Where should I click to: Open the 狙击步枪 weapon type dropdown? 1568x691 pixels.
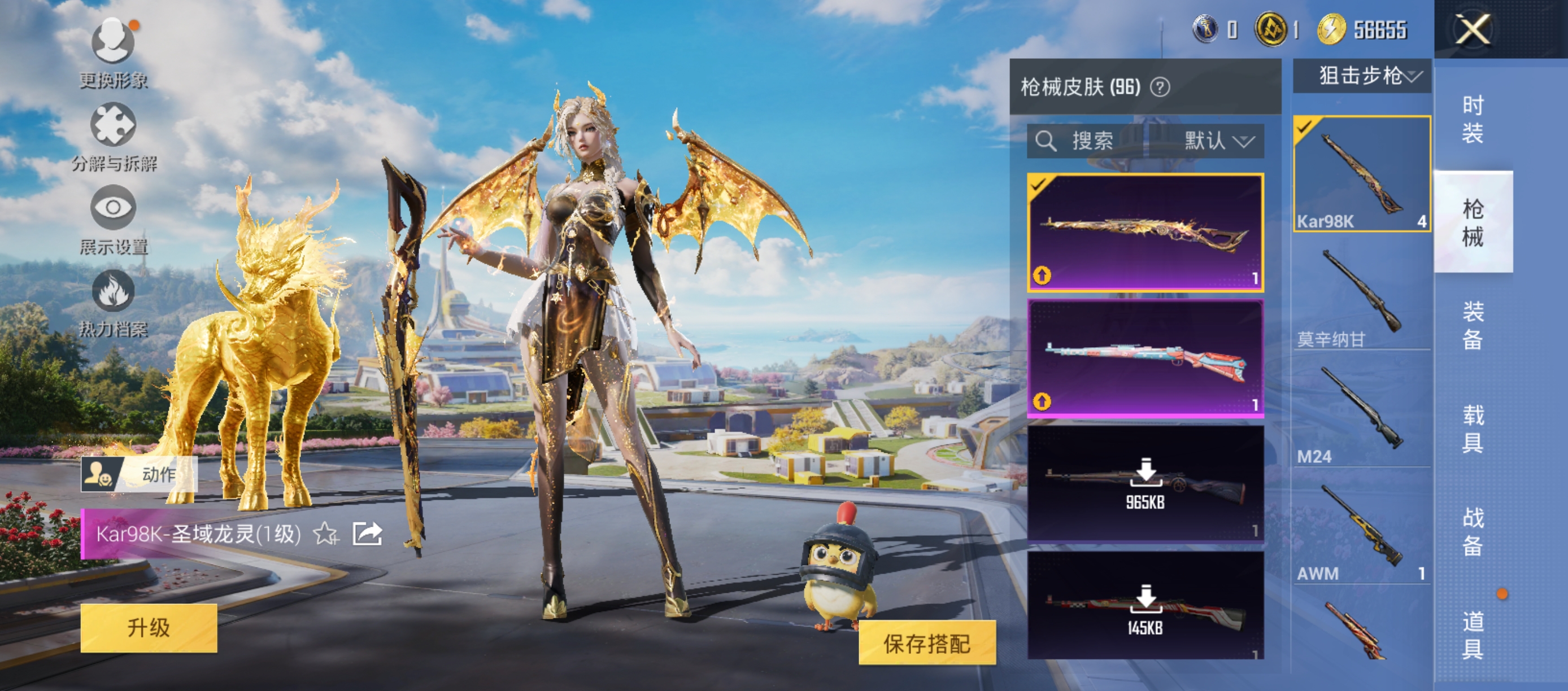1362,77
